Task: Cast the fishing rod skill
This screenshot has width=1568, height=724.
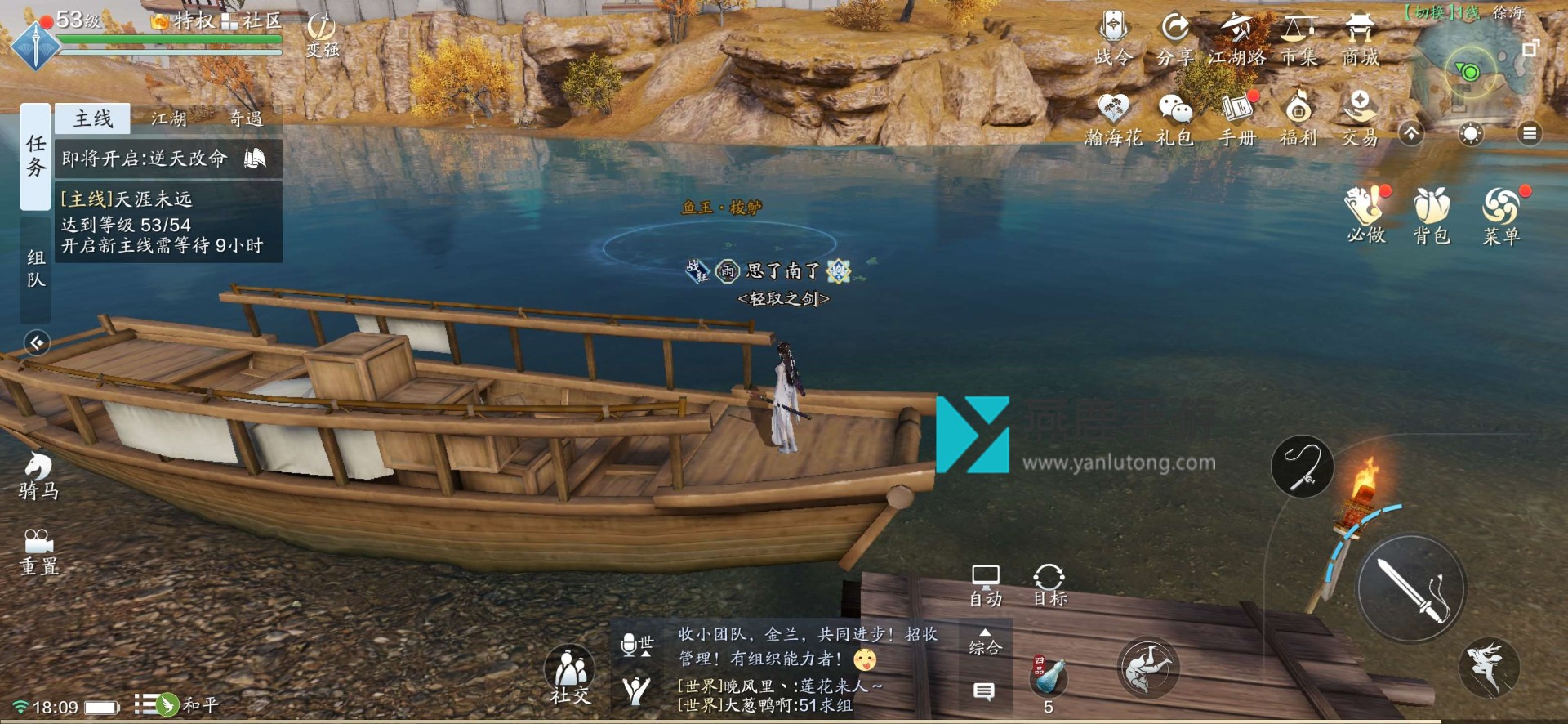Action: (x=1302, y=467)
